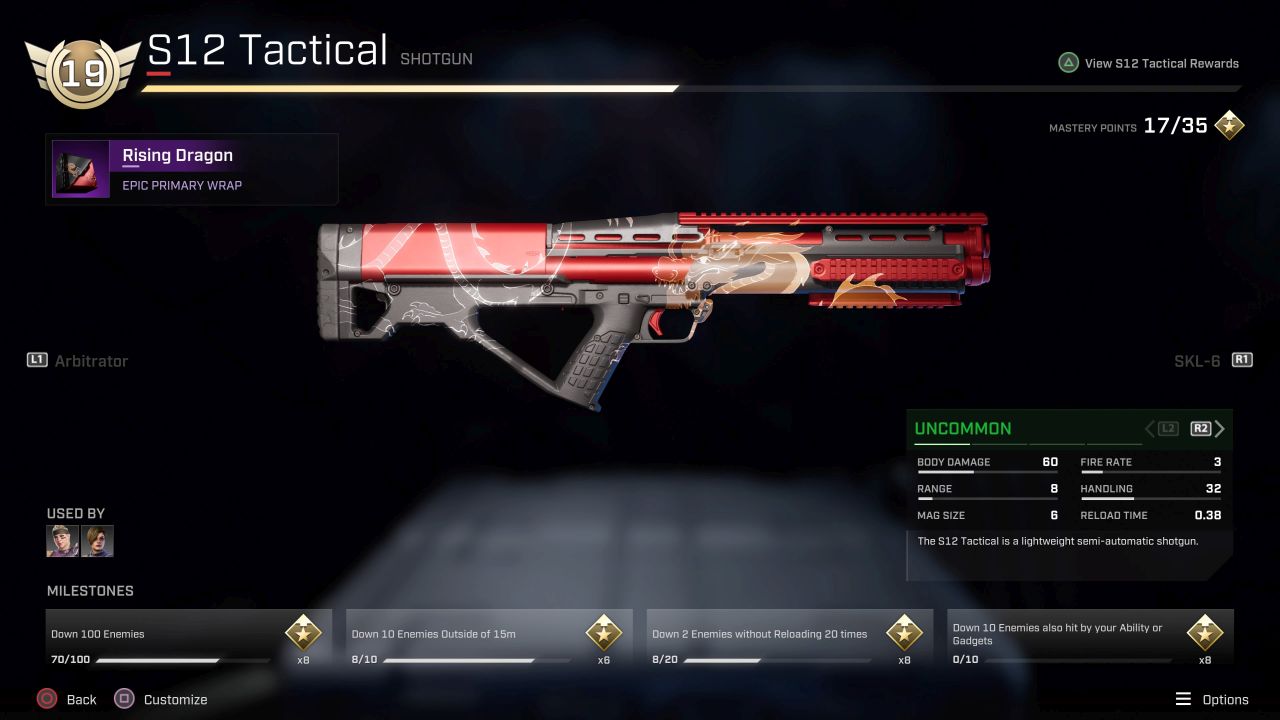1280x720 pixels.
Task: Select the Down 100 Enemies milestone
Action: [x=189, y=640]
